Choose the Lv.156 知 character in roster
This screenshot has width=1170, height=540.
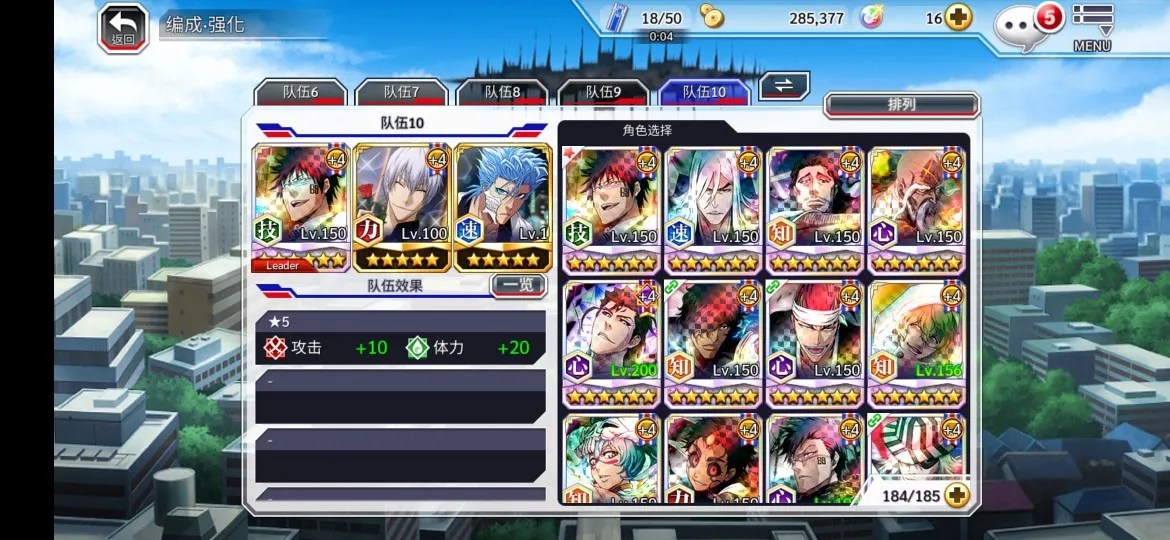[915, 342]
